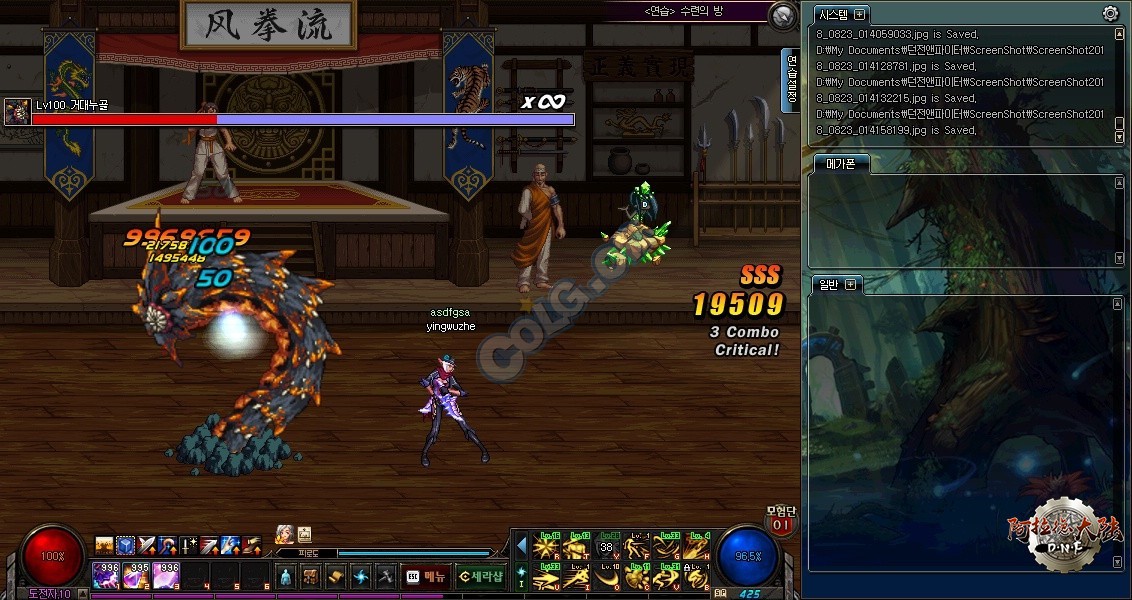
Task: Use the consumable in quick slot 3
Action: point(167,575)
